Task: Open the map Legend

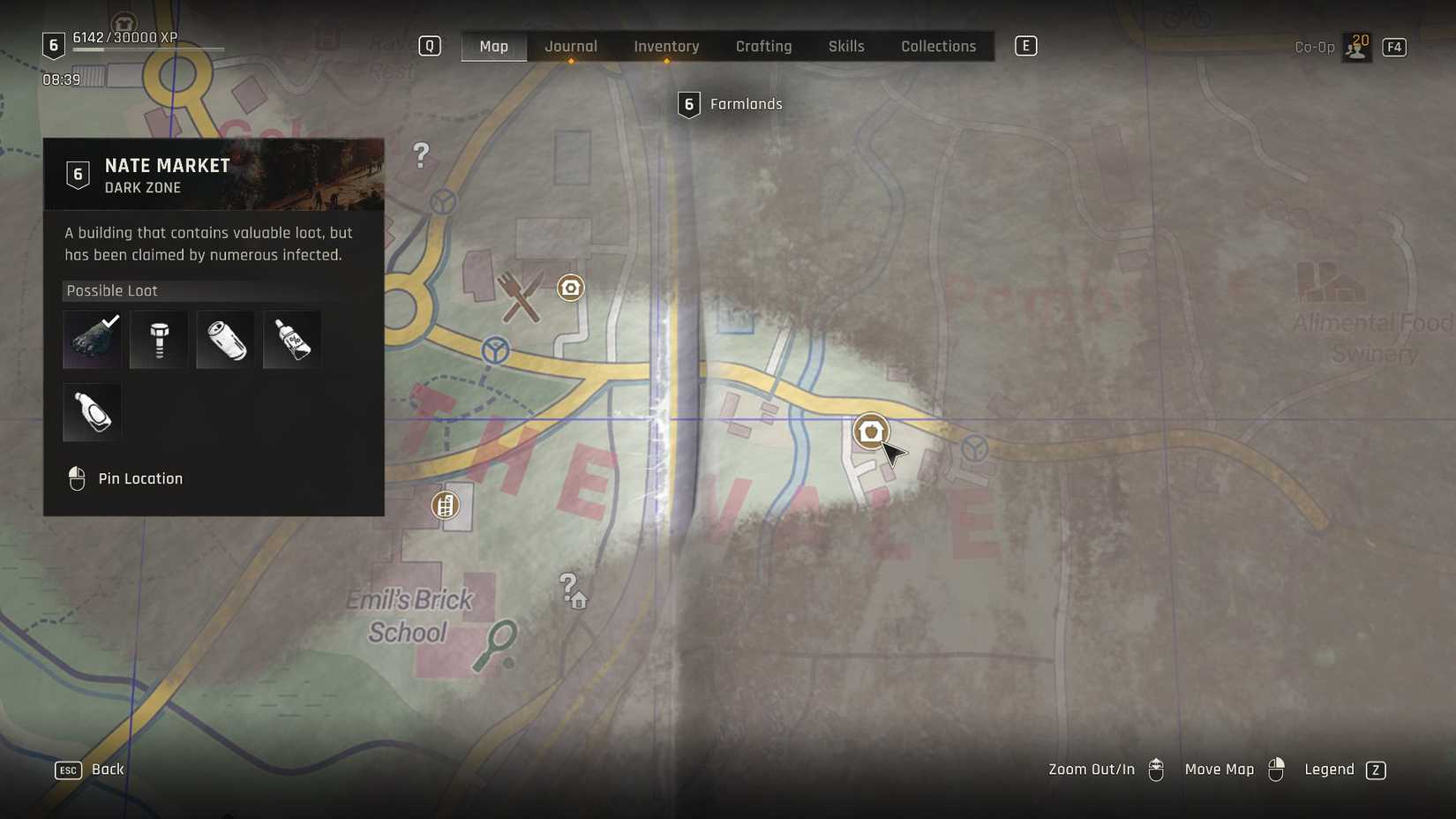Action: click(x=1329, y=769)
